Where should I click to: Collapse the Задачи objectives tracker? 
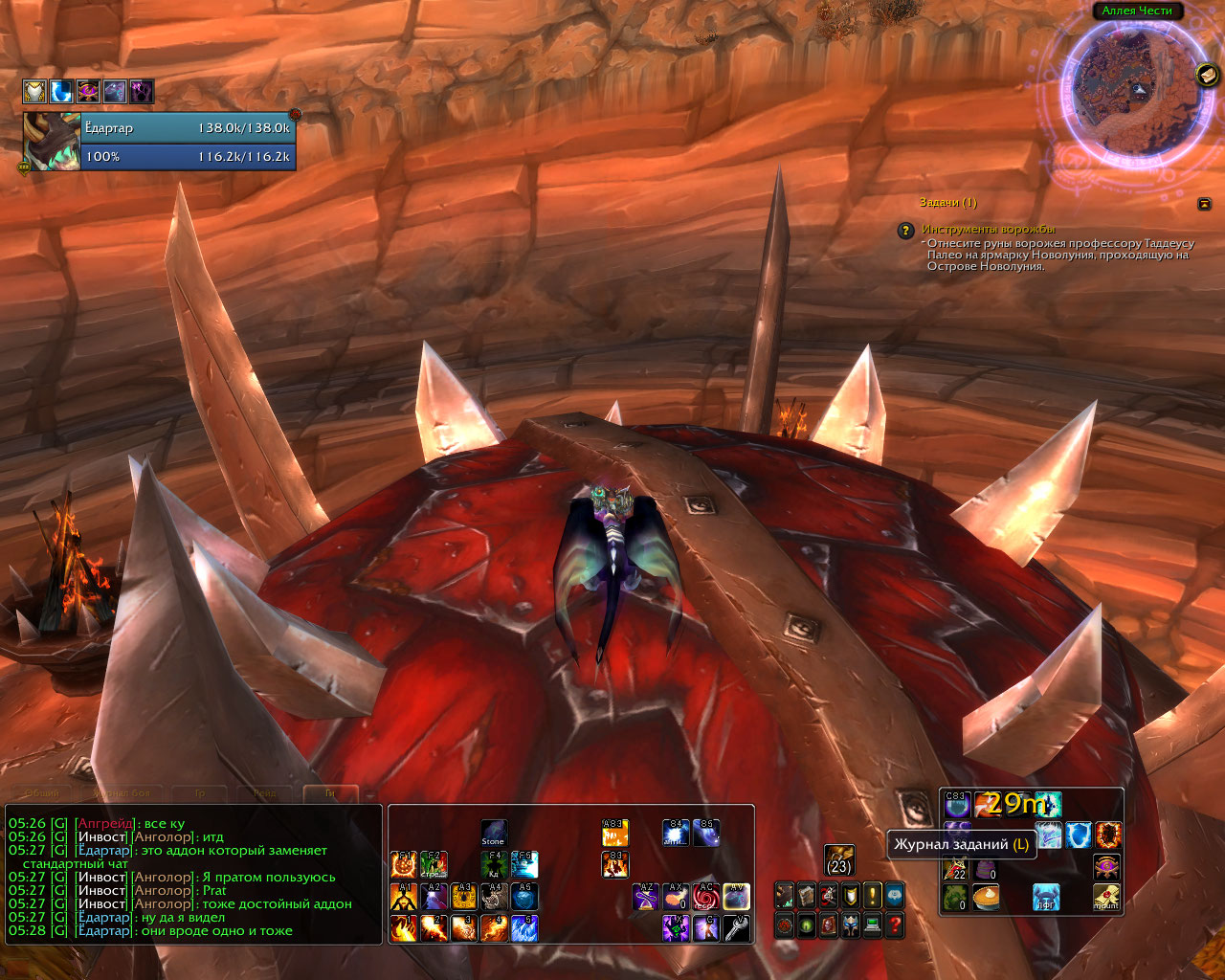pyautogui.click(x=1204, y=204)
